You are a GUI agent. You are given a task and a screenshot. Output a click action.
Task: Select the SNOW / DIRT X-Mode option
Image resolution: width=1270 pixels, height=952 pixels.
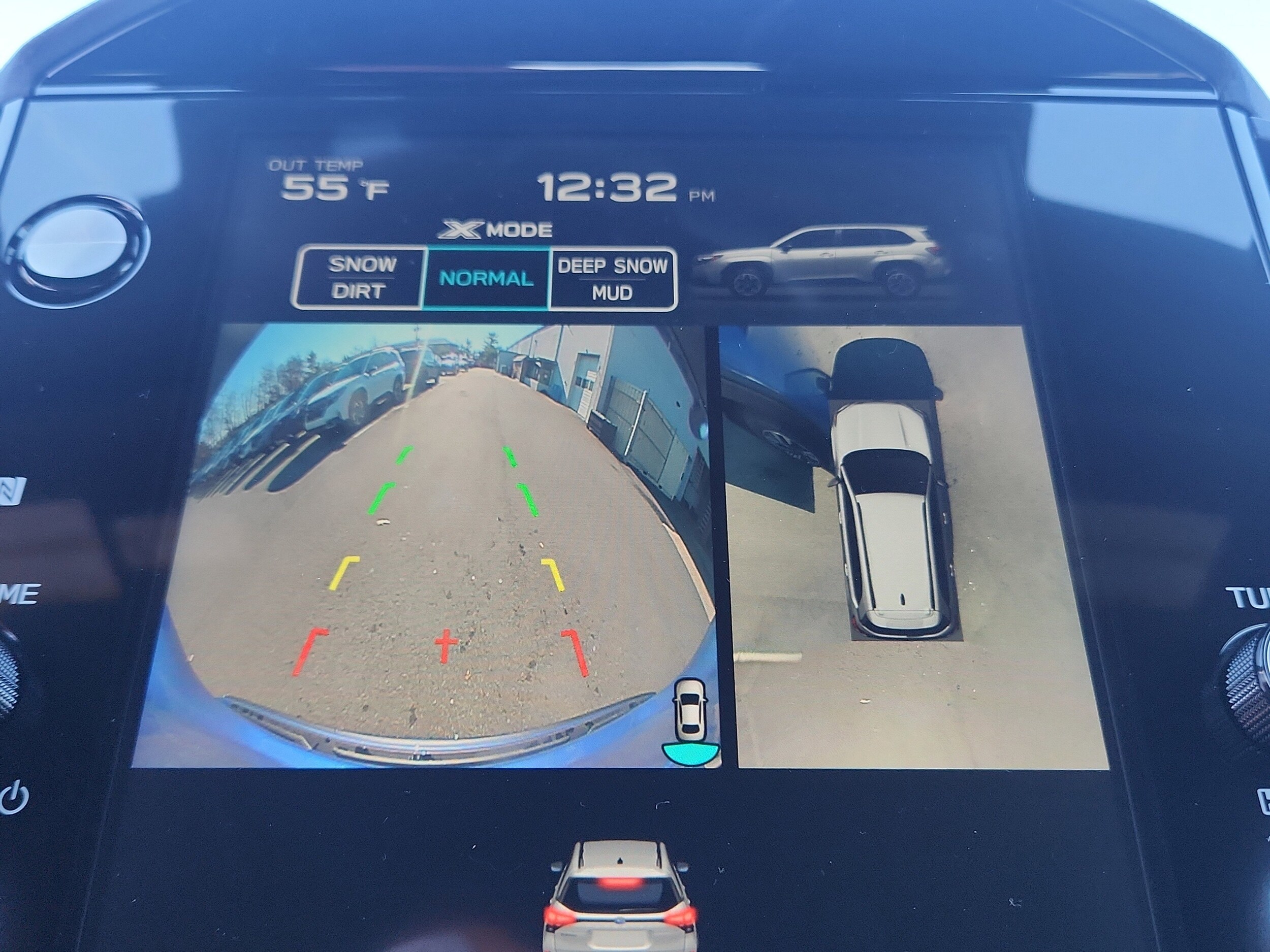pyautogui.click(x=361, y=278)
